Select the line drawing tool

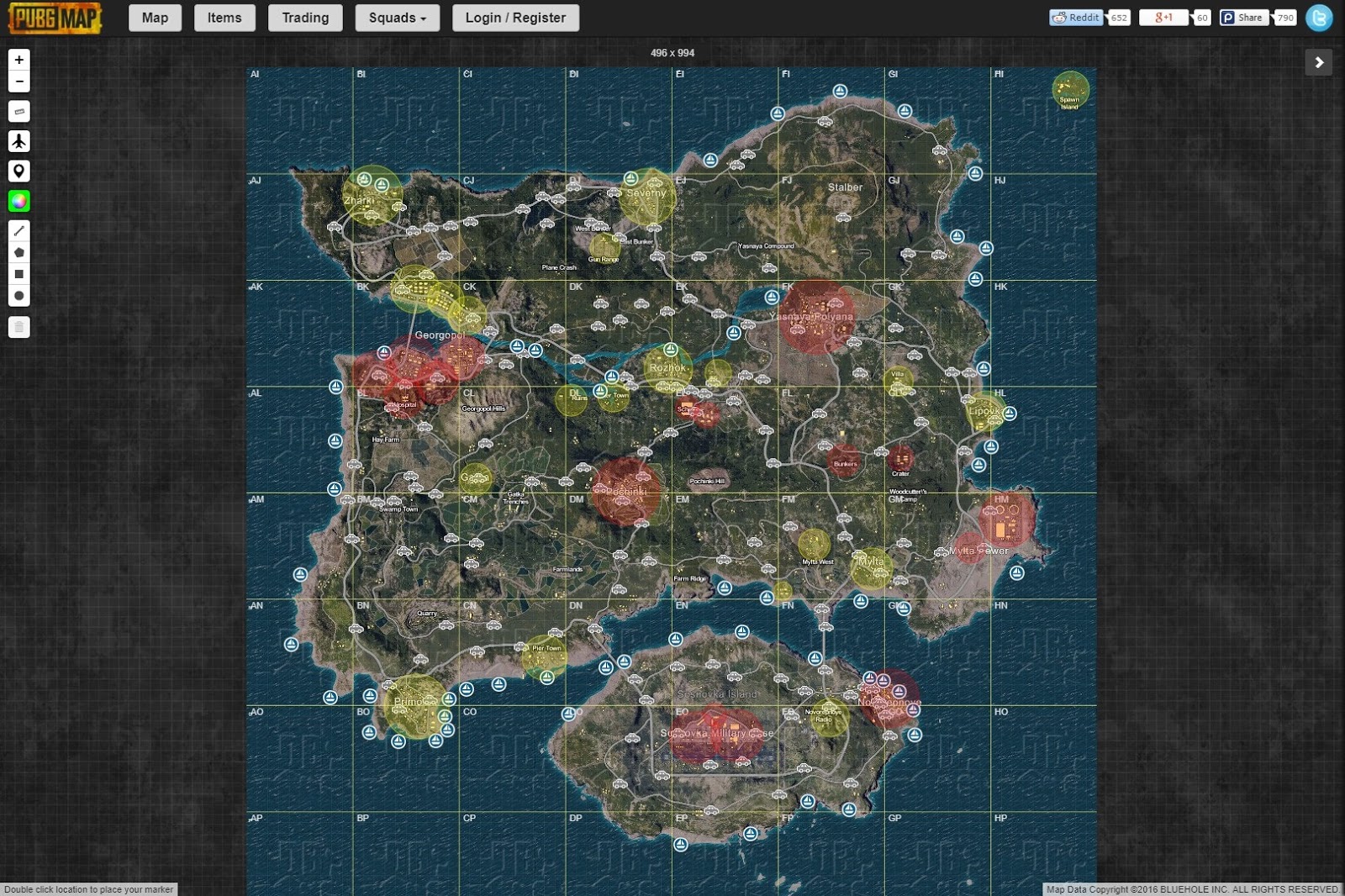point(18,230)
